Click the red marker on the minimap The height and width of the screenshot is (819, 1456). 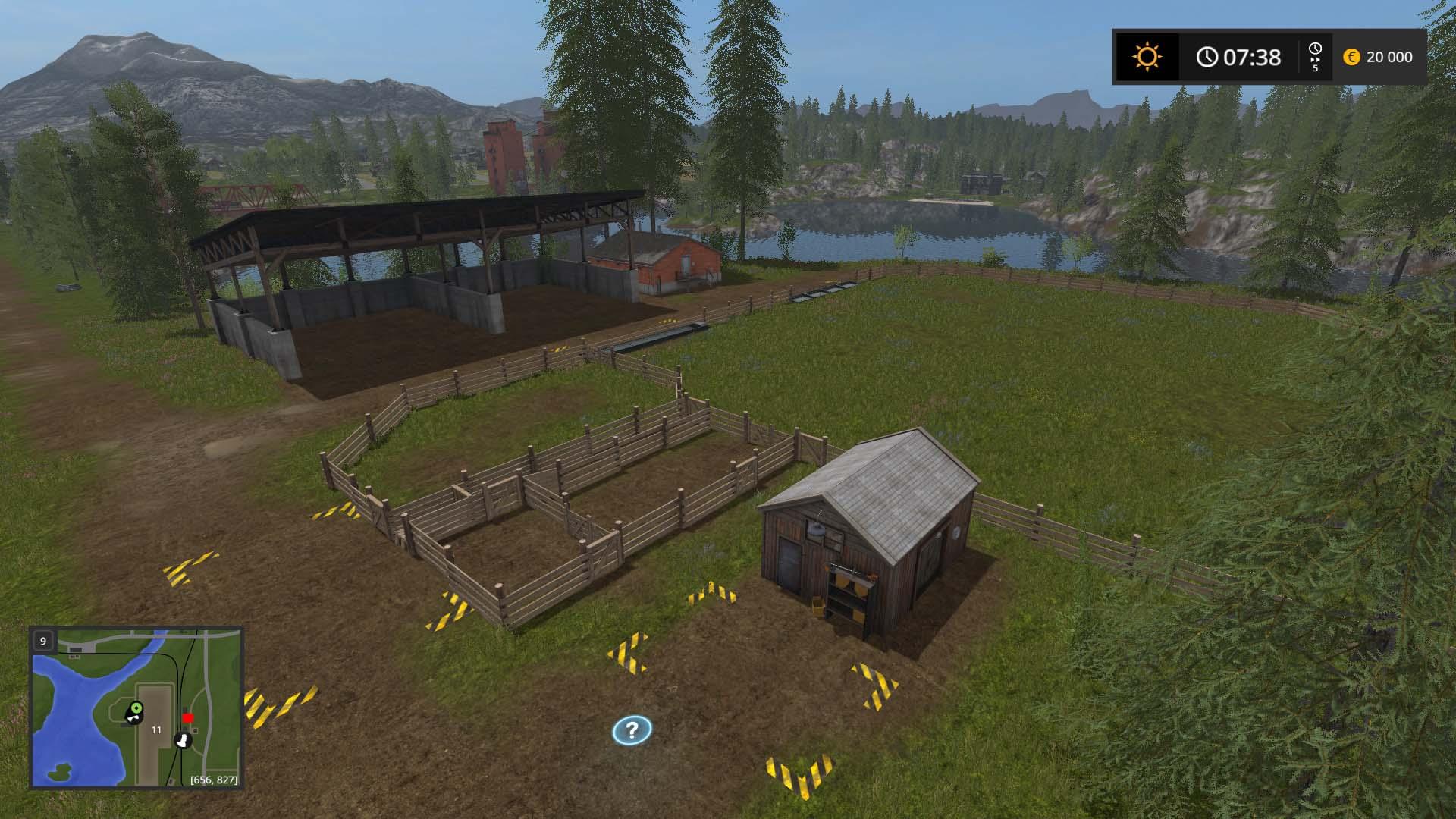[x=188, y=718]
